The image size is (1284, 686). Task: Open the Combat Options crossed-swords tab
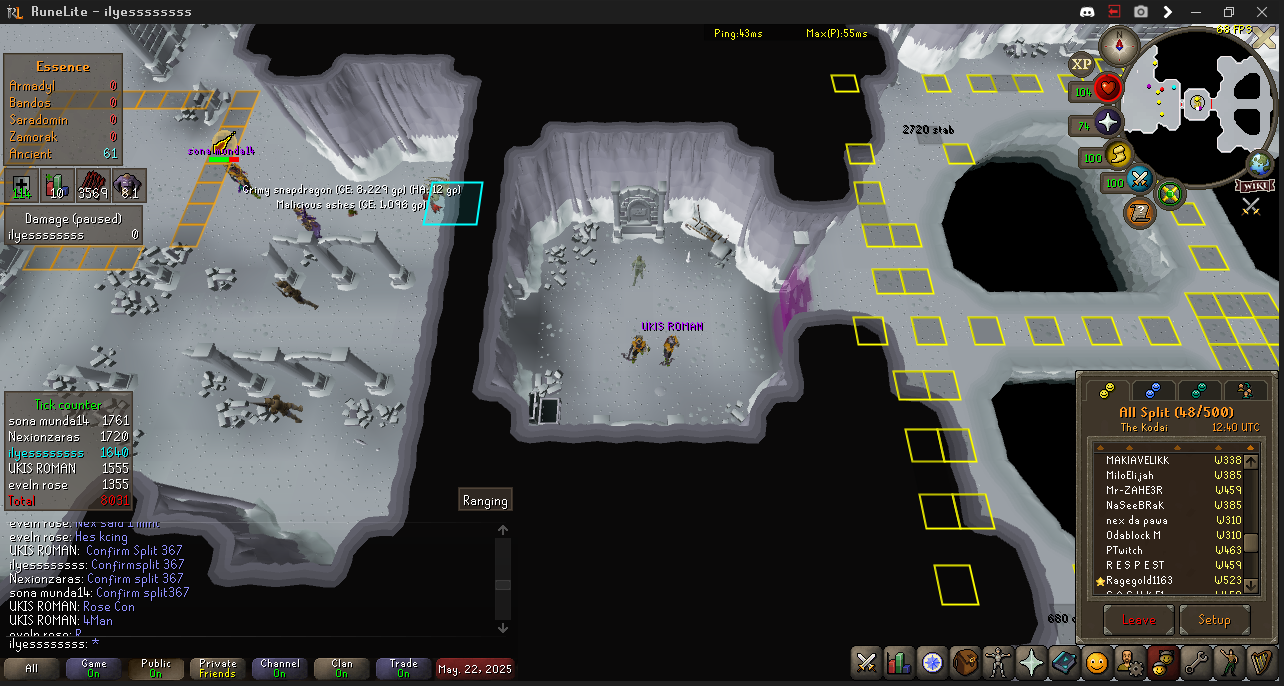point(866,662)
